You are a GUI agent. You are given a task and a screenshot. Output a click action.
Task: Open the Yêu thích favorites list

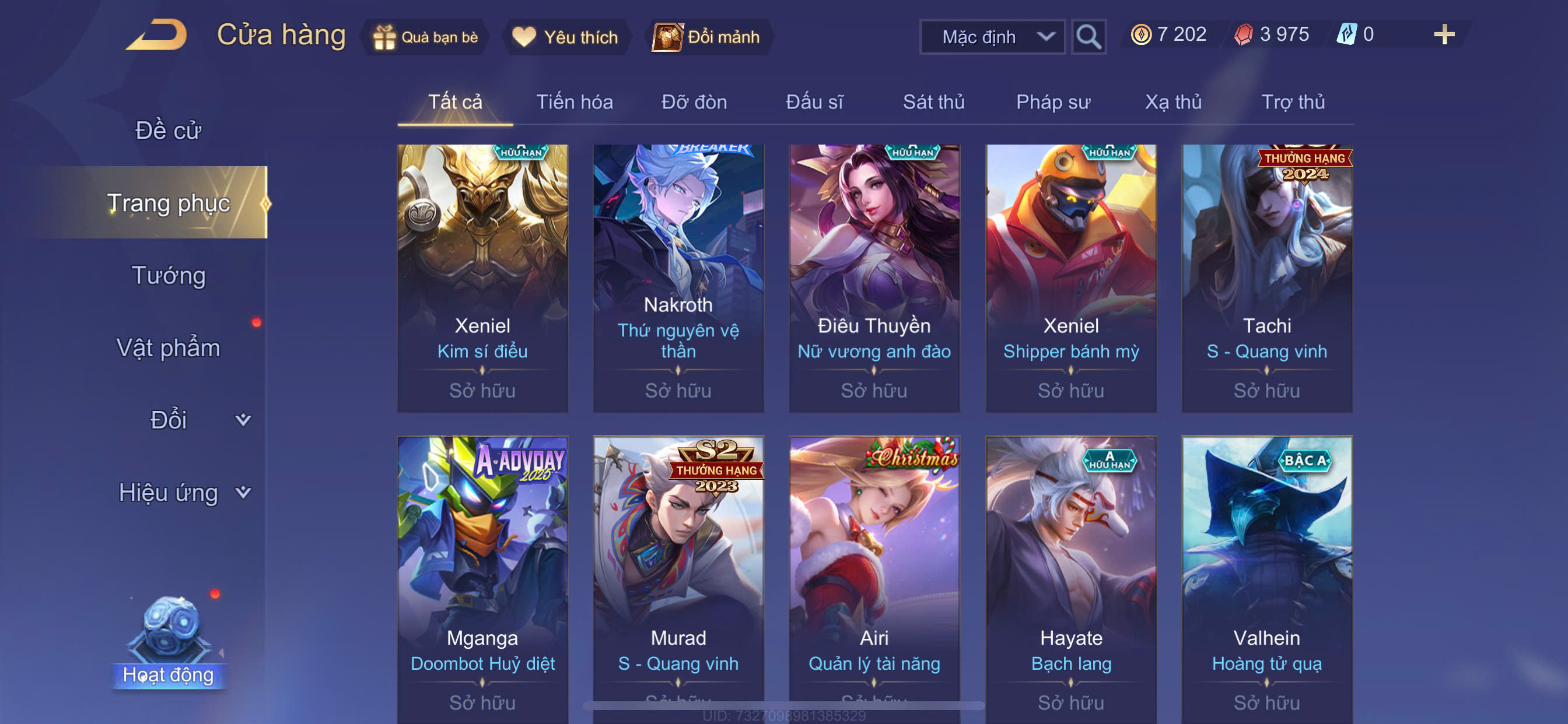tap(565, 37)
